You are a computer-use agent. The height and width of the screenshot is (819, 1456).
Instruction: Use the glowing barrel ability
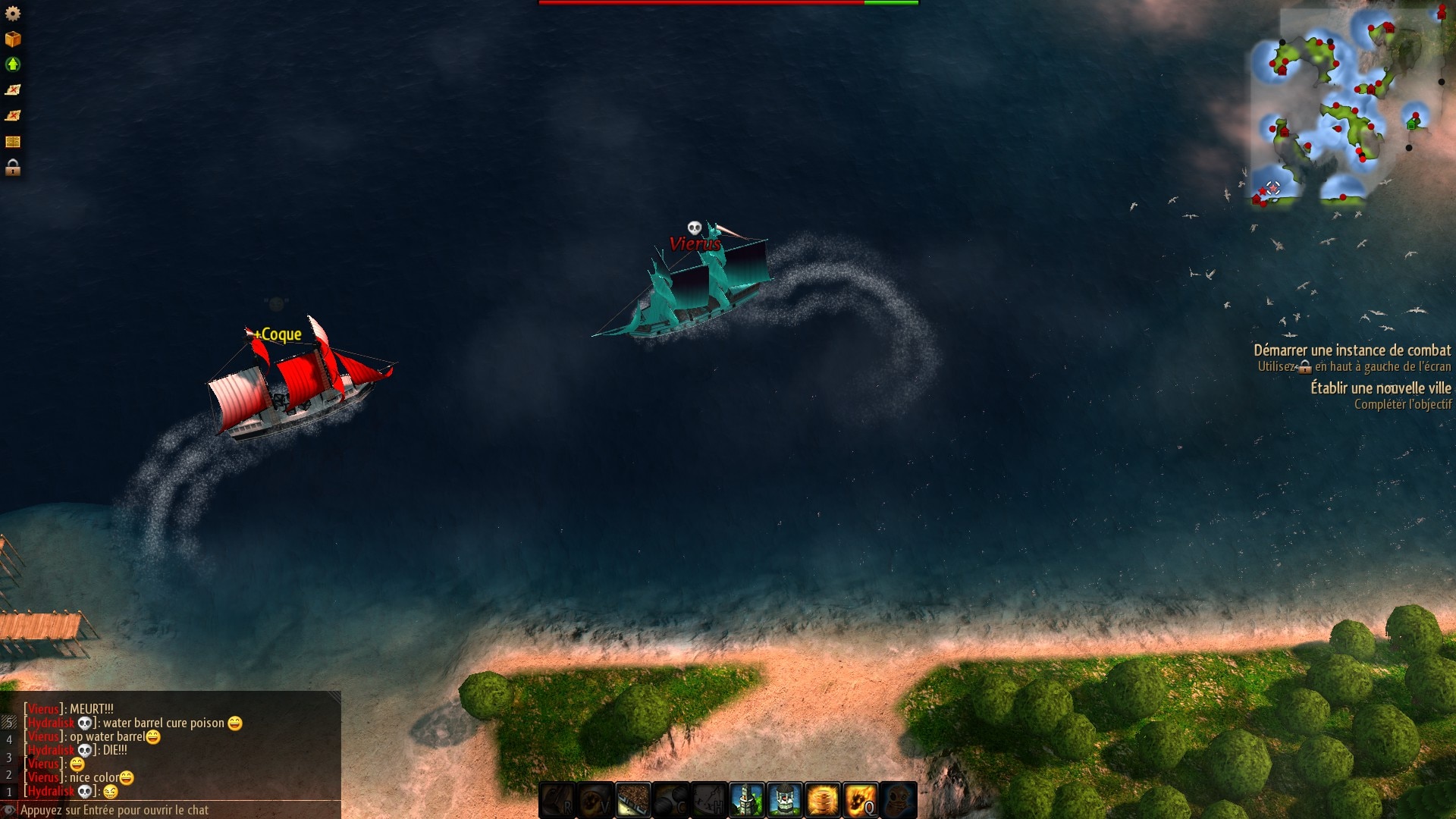[823, 800]
